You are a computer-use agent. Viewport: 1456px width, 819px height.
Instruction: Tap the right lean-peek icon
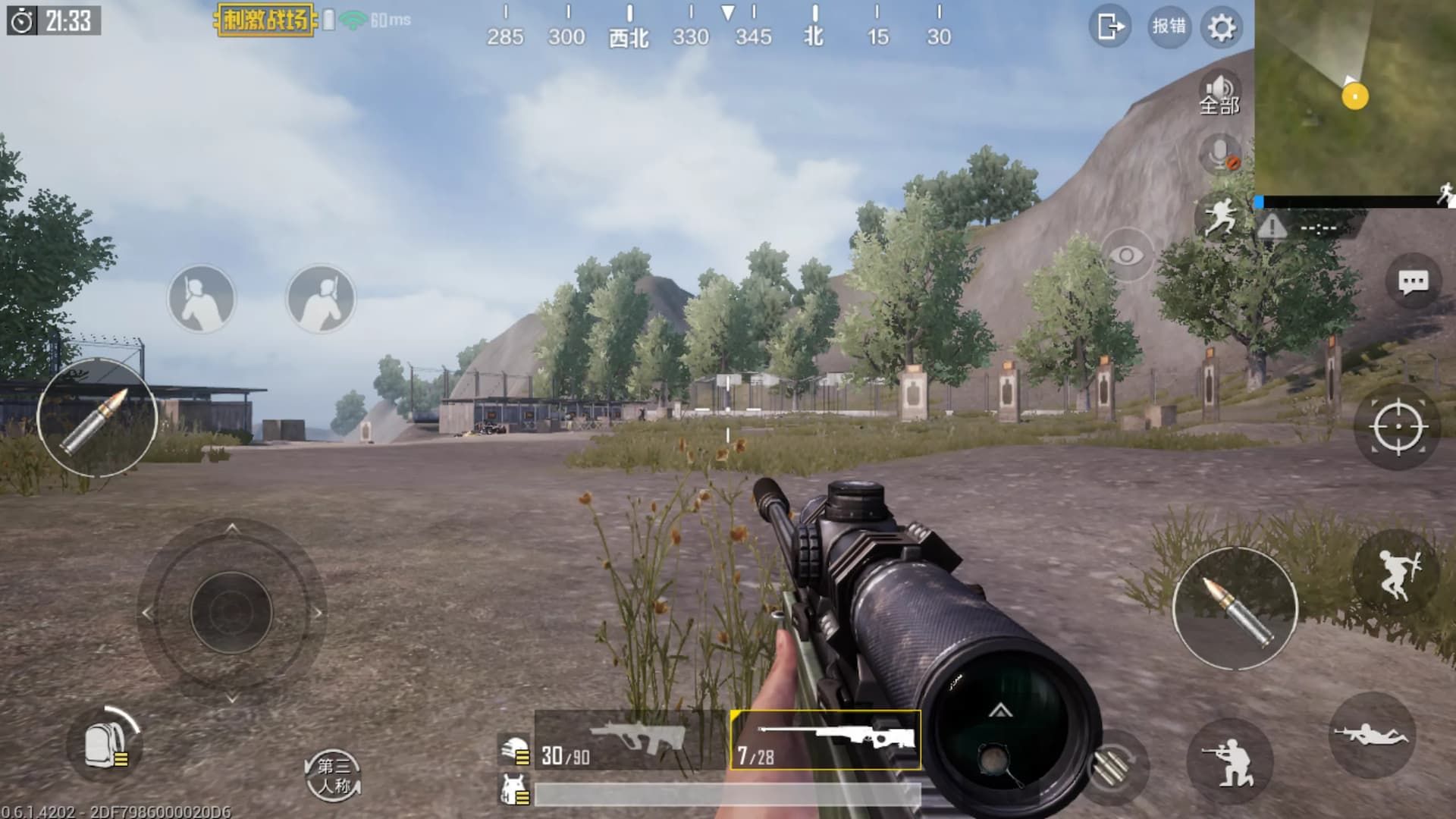pyautogui.click(x=322, y=299)
